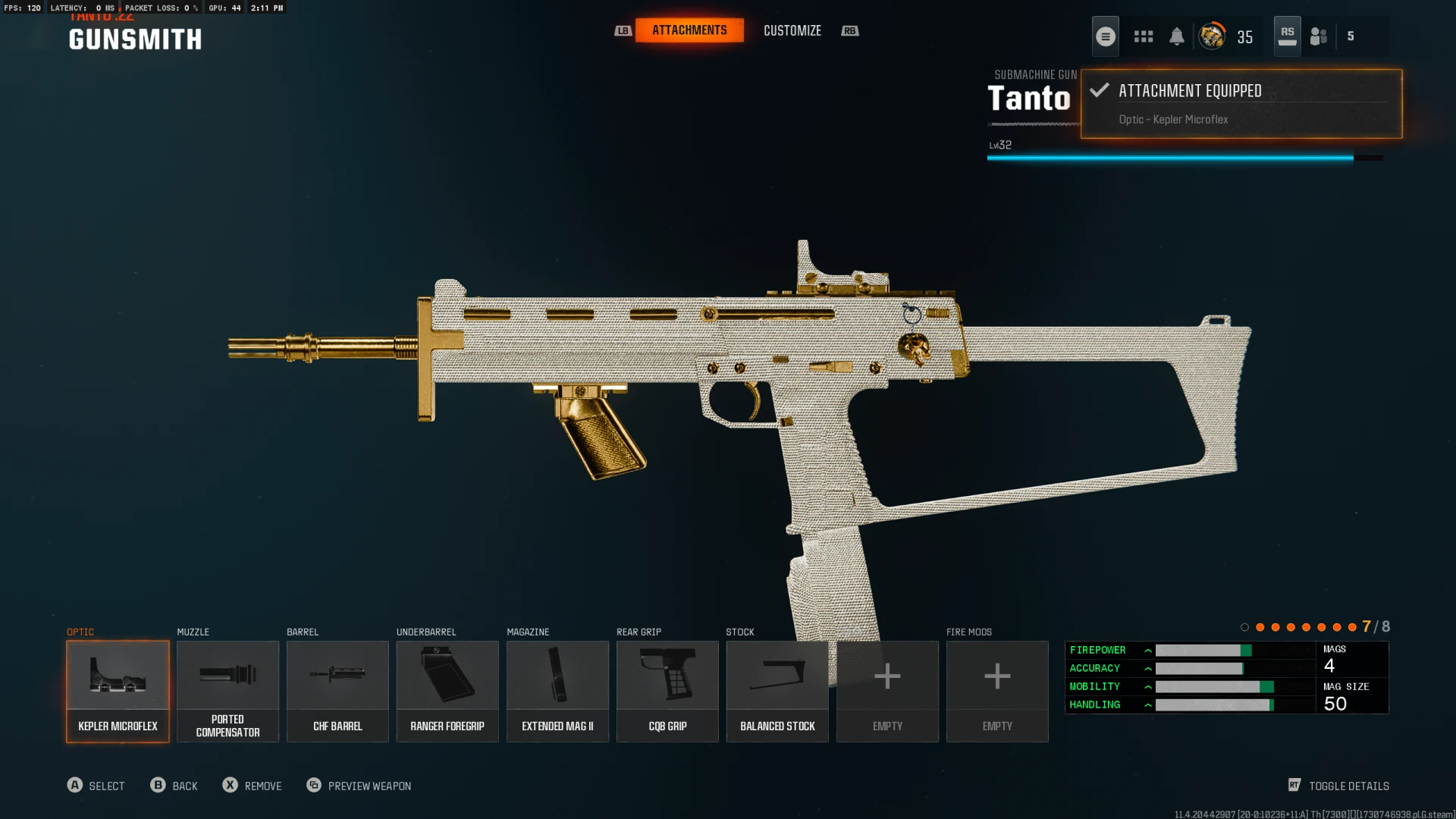The width and height of the screenshot is (1456, 819).
Task: Select the Extended Mag II magazine slot
Action: (x=557, y=691)
